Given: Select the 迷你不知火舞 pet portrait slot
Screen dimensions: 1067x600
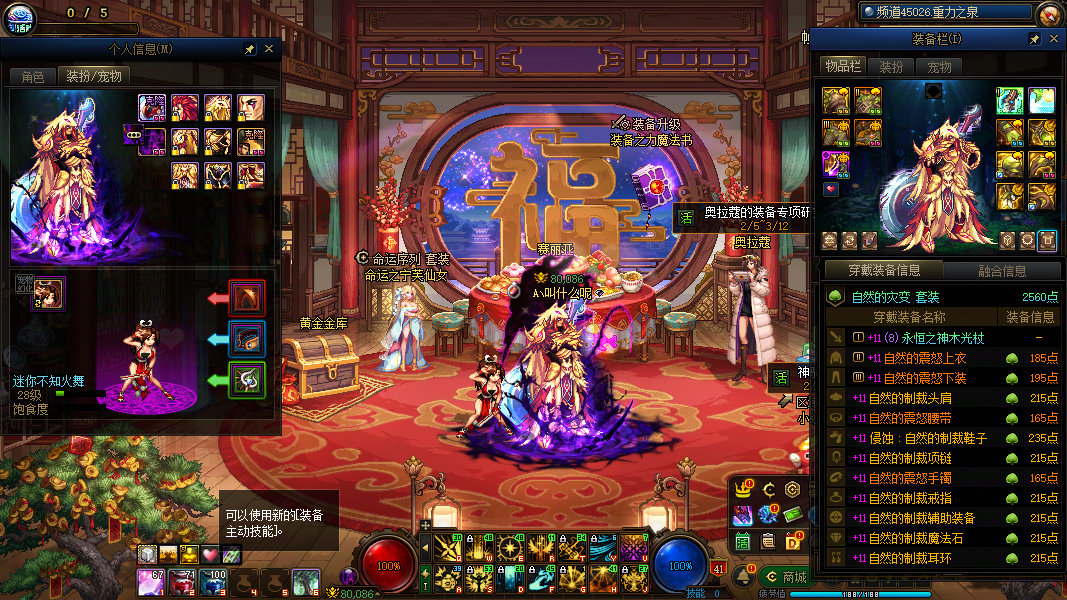Looking at the screenshot, I should pos(48,293).
